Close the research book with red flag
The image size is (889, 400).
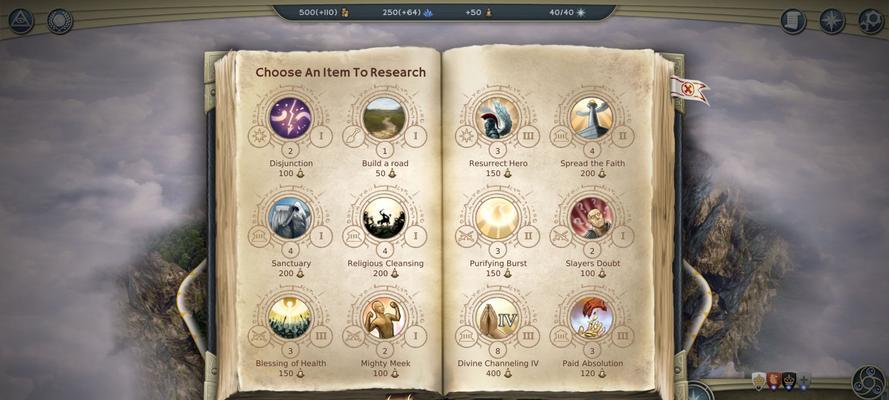(x=689, y=89)
